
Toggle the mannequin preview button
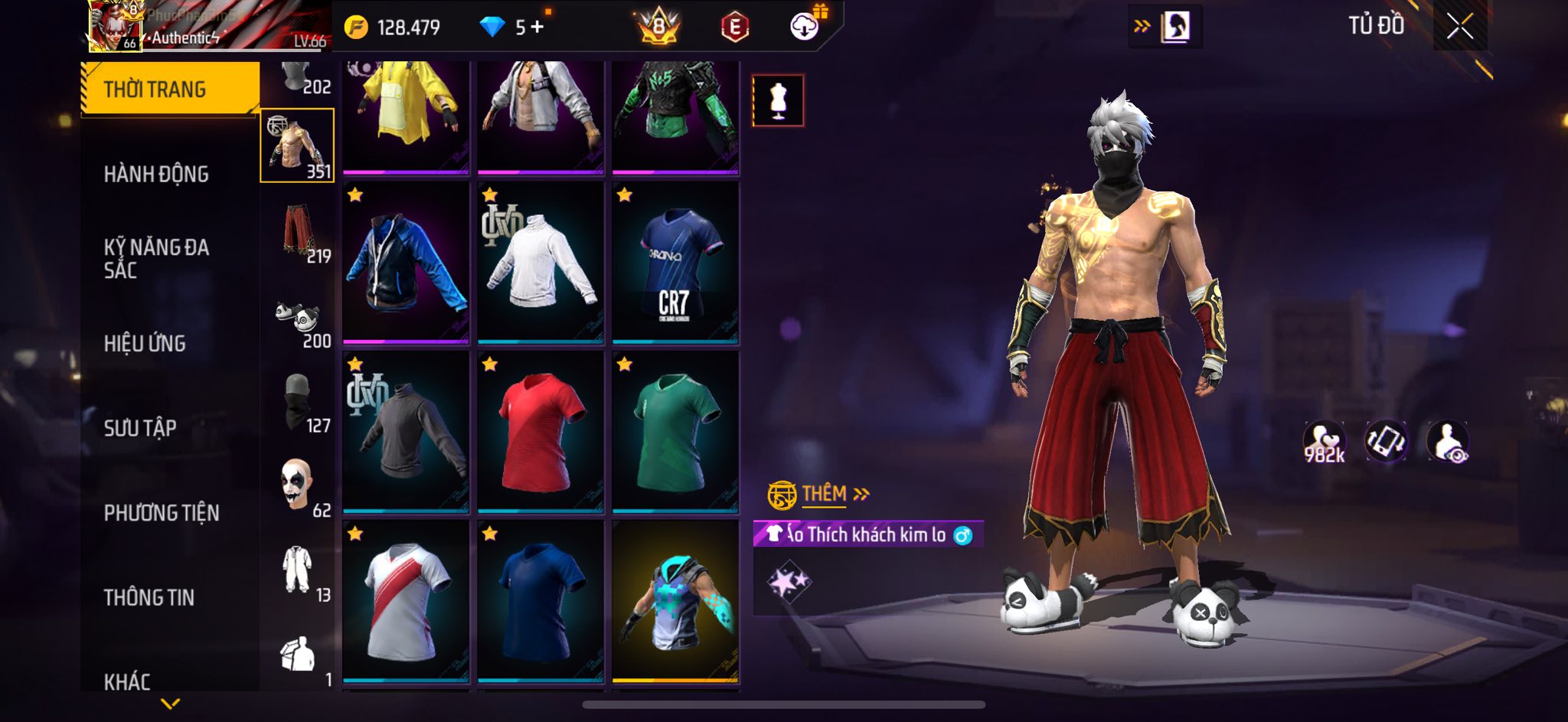click(x=778, y=100)
